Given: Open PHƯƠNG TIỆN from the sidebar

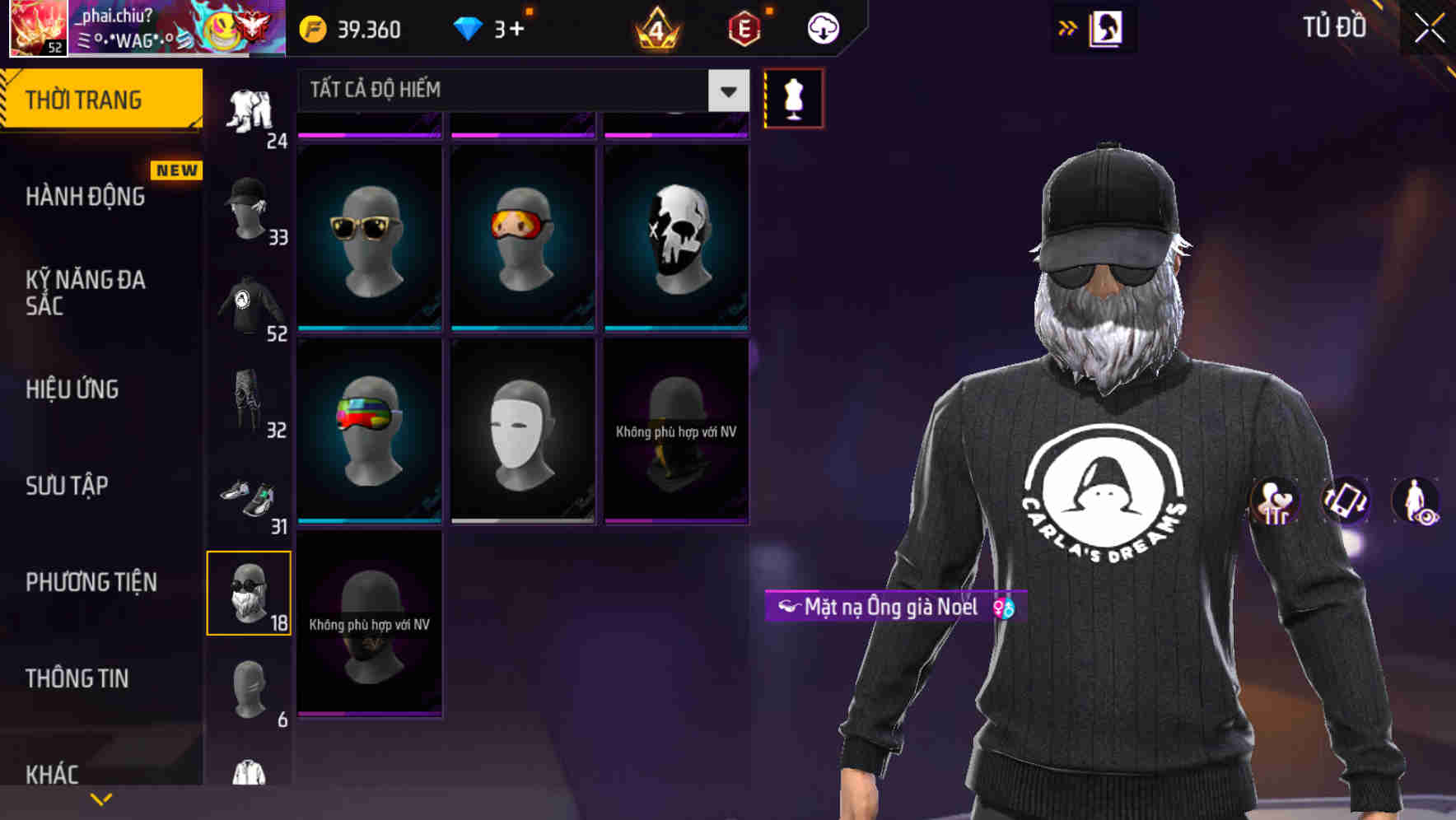Looking at the screenshot, I should tap(91, 582).
